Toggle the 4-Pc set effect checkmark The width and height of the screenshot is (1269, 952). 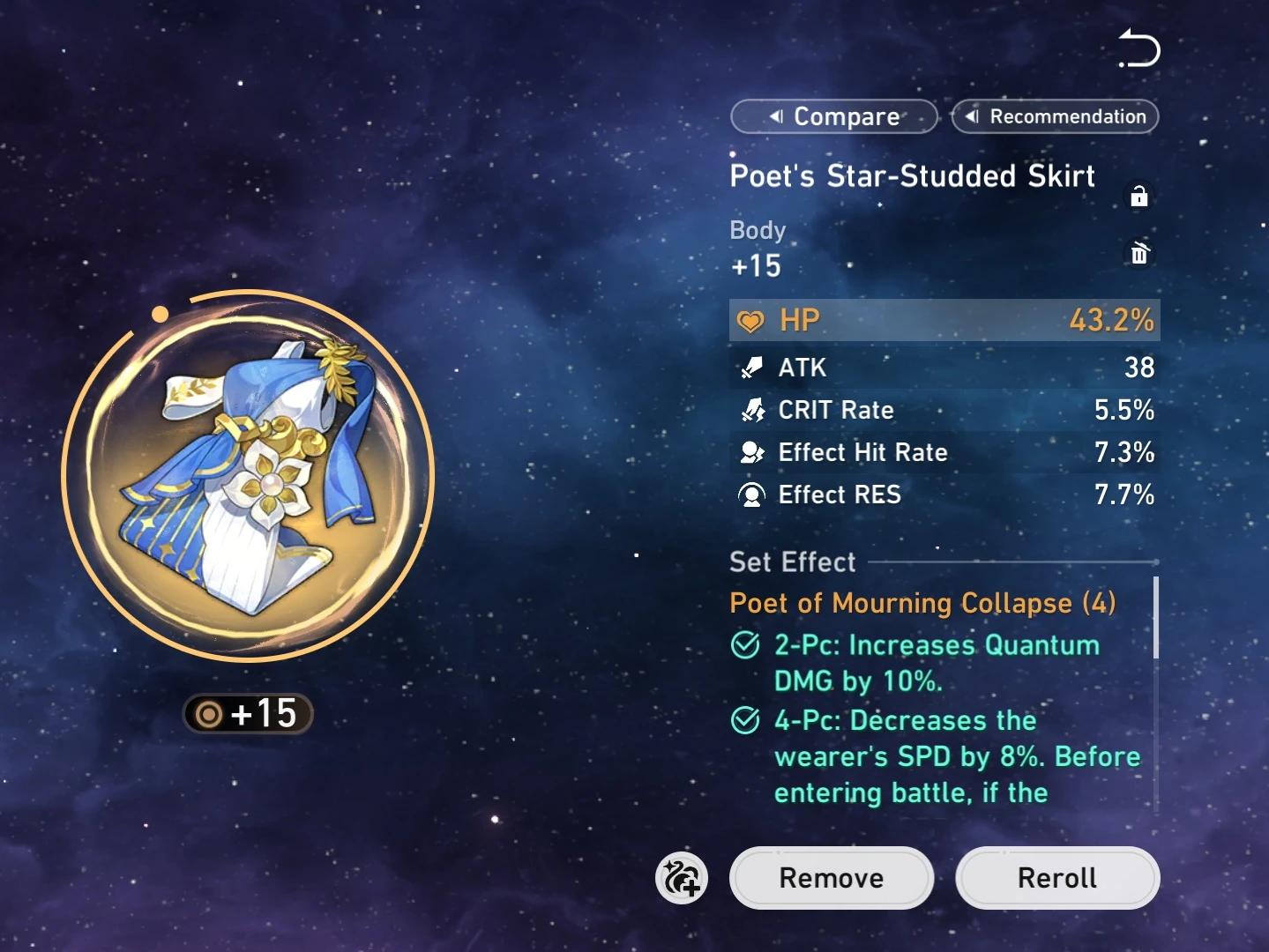pyautogui.click(x=744, y=720)
